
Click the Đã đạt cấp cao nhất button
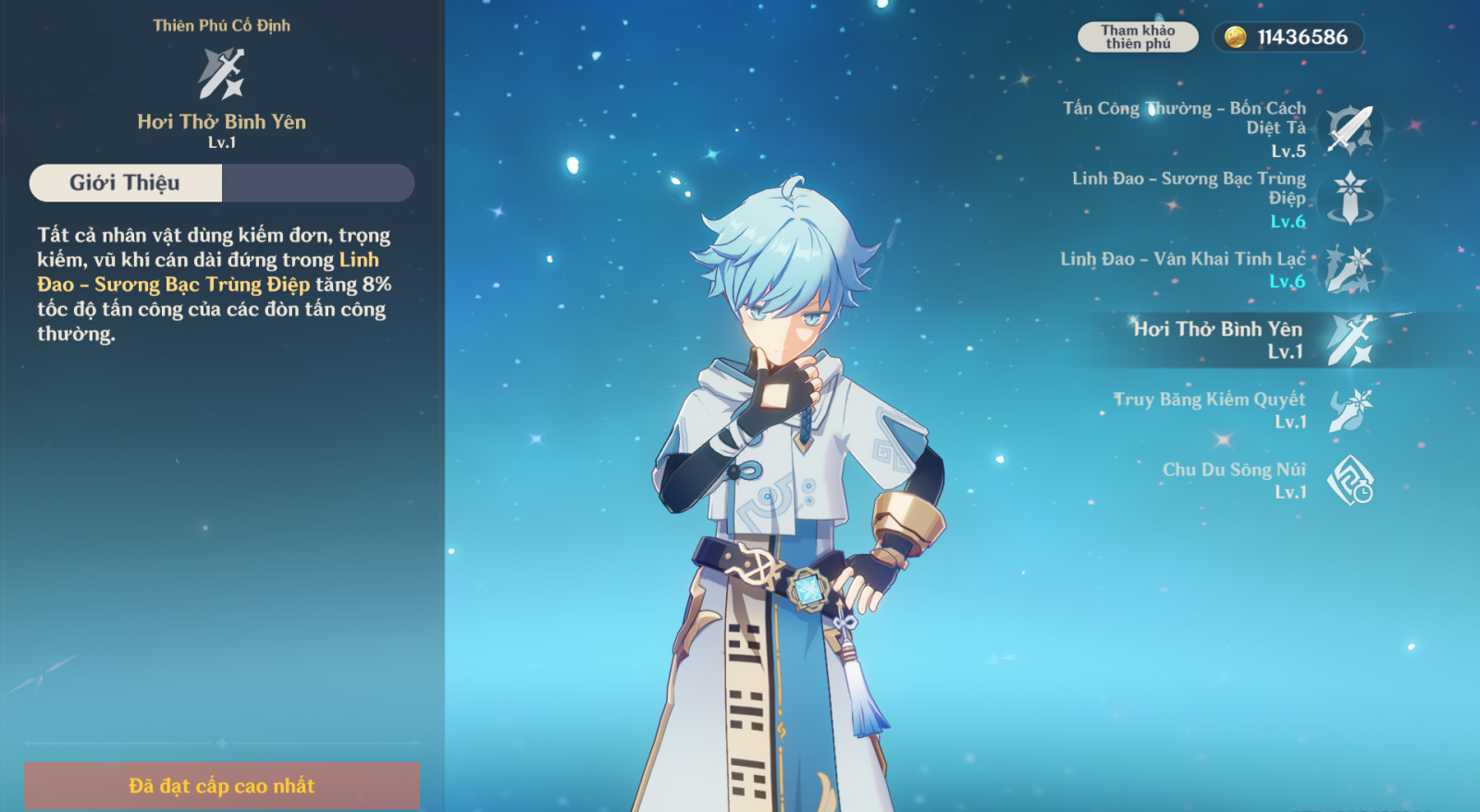222,786
